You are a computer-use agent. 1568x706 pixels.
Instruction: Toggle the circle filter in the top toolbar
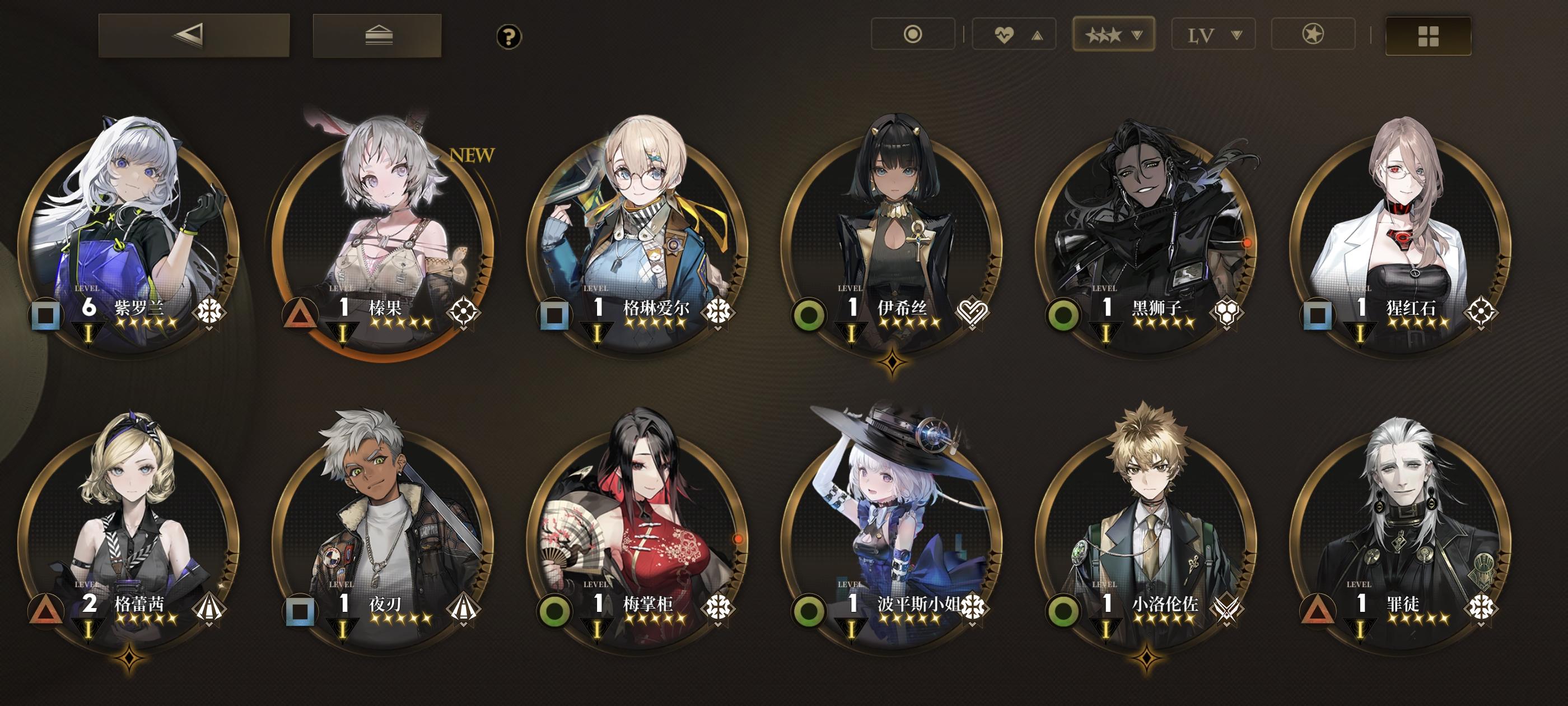pos(912,35)
